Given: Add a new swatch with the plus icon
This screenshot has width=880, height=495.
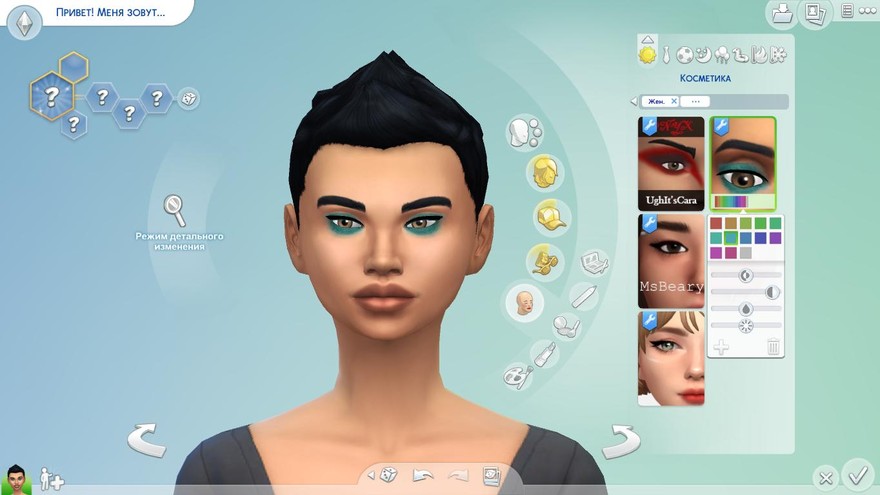Looking at the screenshot, I should [720, 347].
